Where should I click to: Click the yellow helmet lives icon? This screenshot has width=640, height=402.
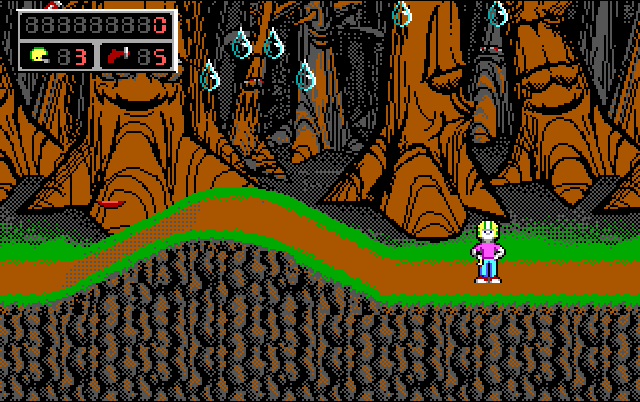point(38,55)
